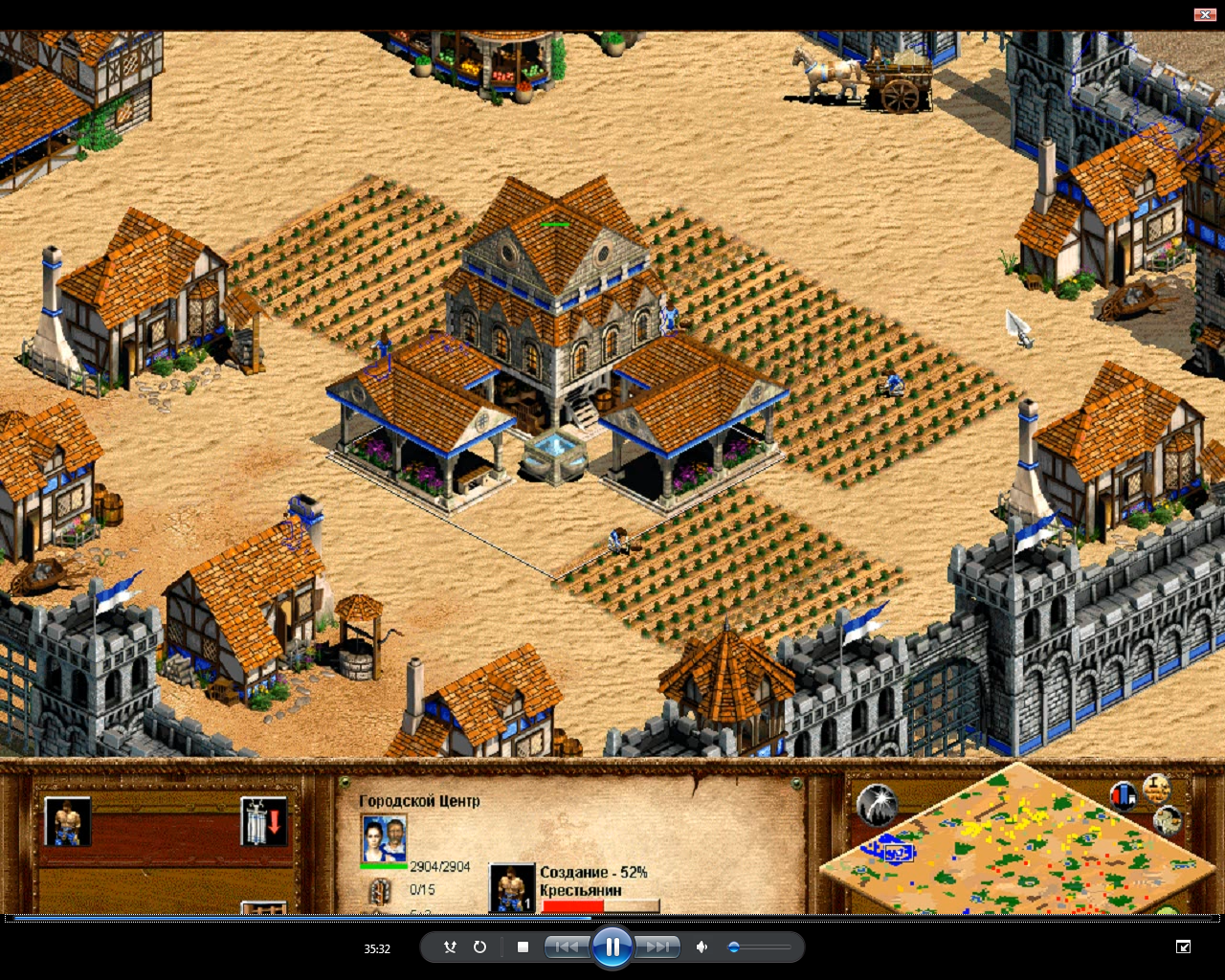Click the 35:32 elapsed time display
The height and width of the screenshot is (980, 1225).
coord(375,948)
